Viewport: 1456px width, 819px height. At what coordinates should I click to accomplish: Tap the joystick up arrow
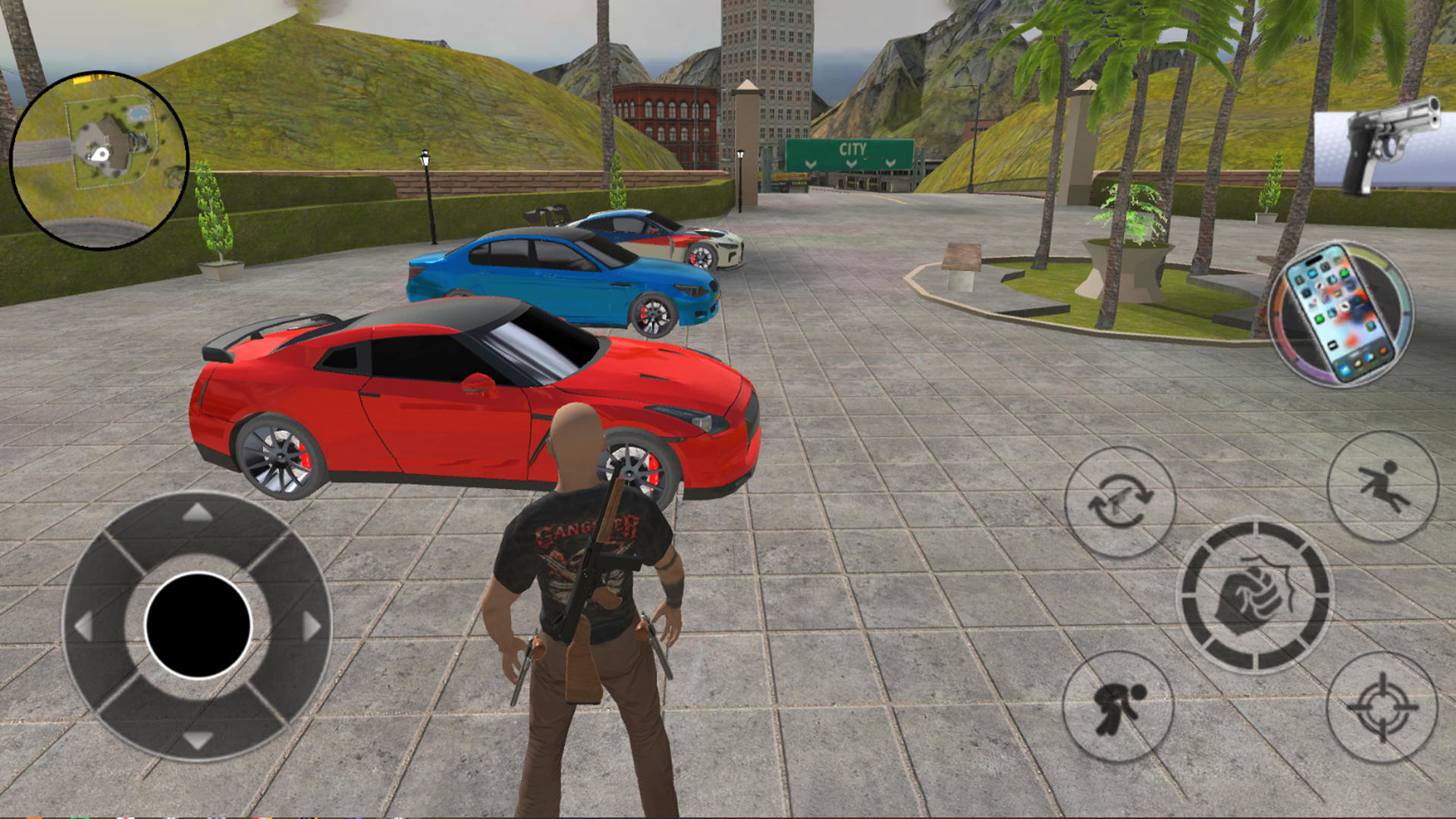click(198, 513)
